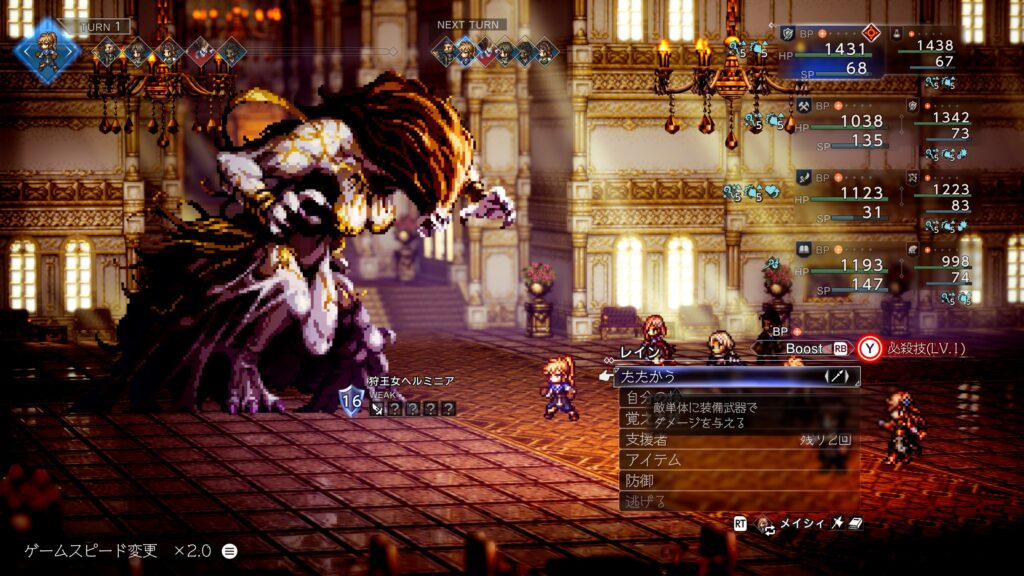The image size is (1024, 576).
Task: Change game speed via ゲームスピード変更 ×2.0
Action: (130, 551)
